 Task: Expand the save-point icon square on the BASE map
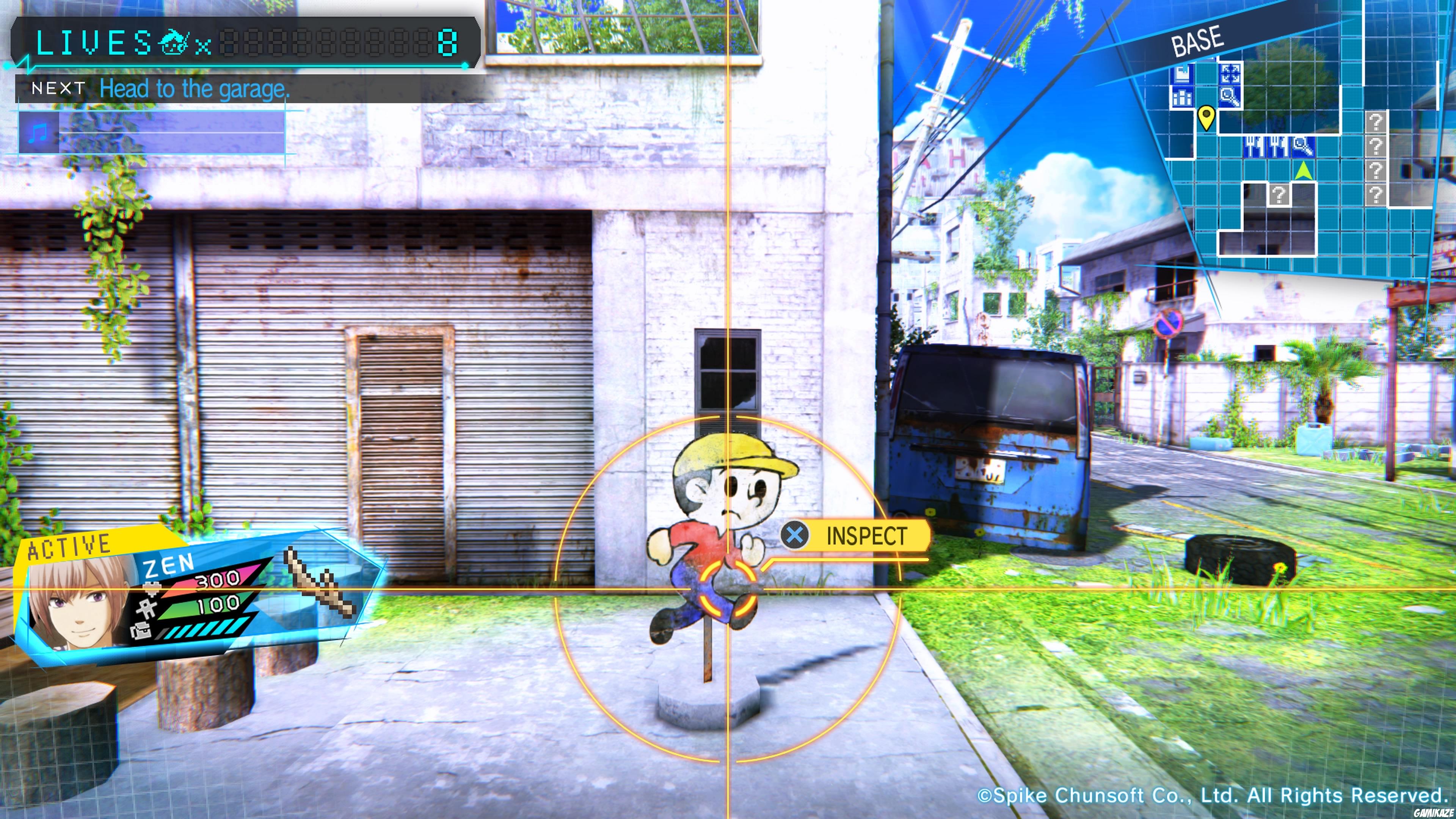click(1183, 74)
